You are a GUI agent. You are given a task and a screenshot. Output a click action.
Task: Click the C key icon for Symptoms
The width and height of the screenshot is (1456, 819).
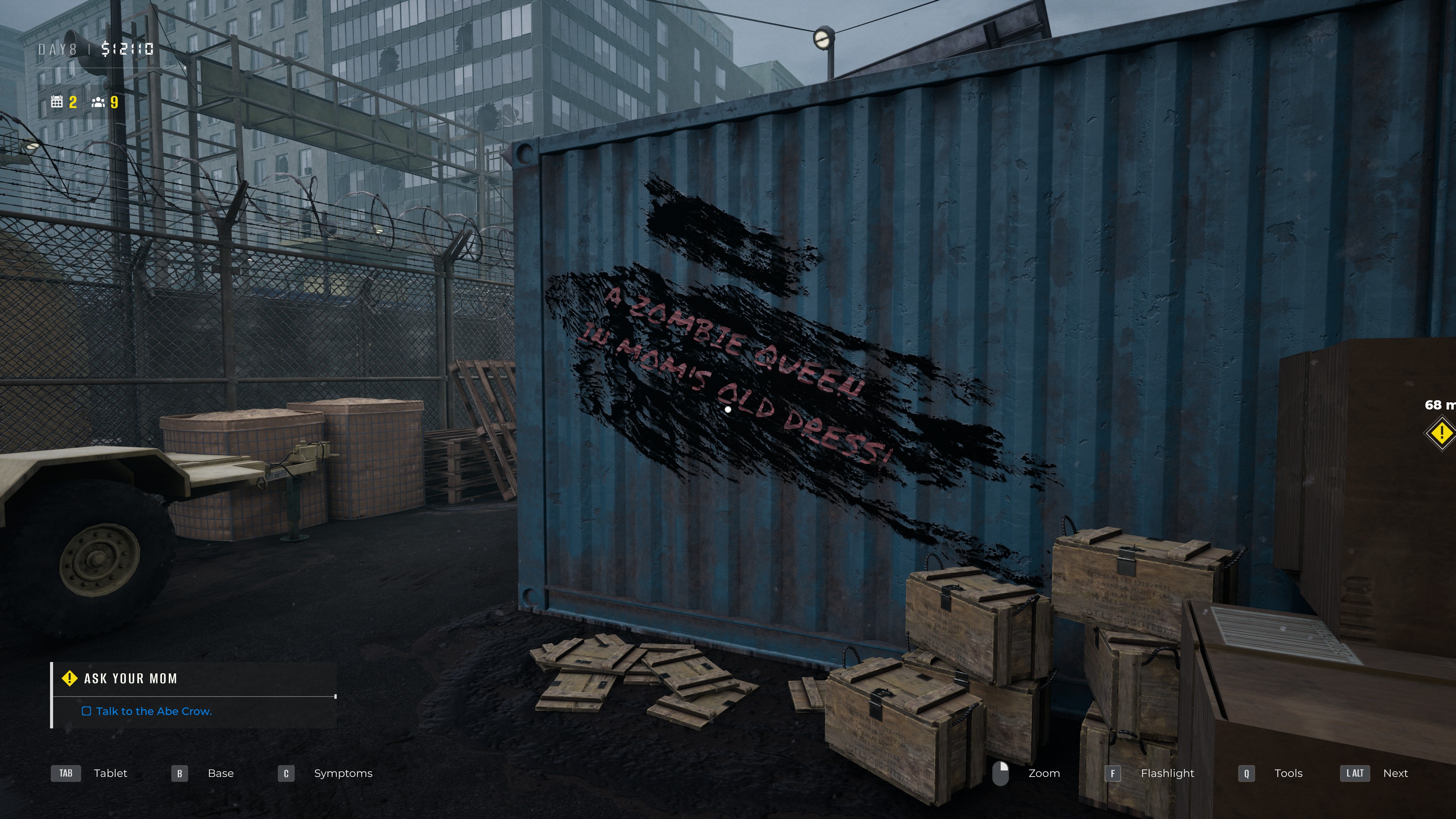pos(286,773)
